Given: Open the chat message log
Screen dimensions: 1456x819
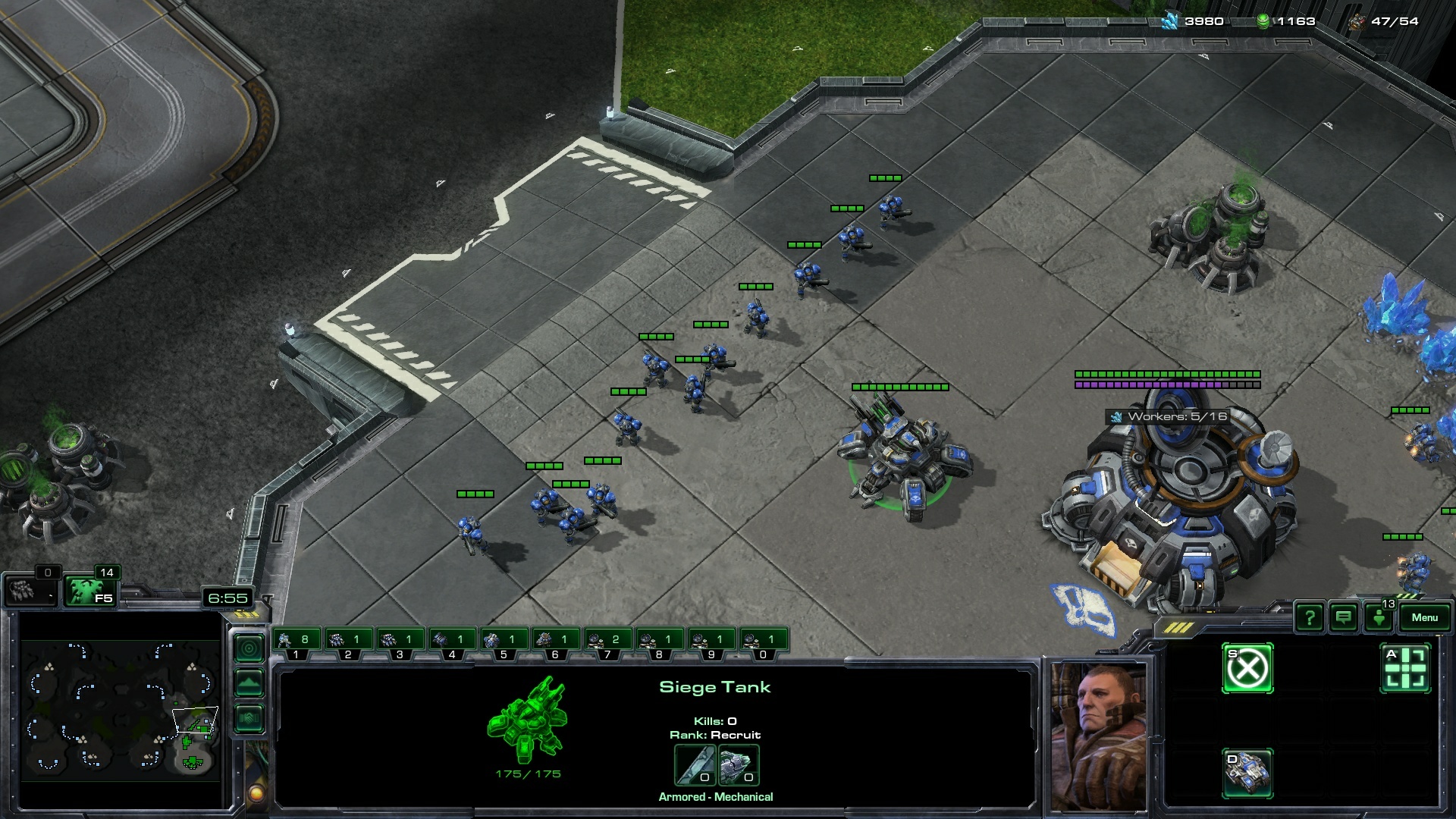Looking at the screenshot, I should (1344, 618).
